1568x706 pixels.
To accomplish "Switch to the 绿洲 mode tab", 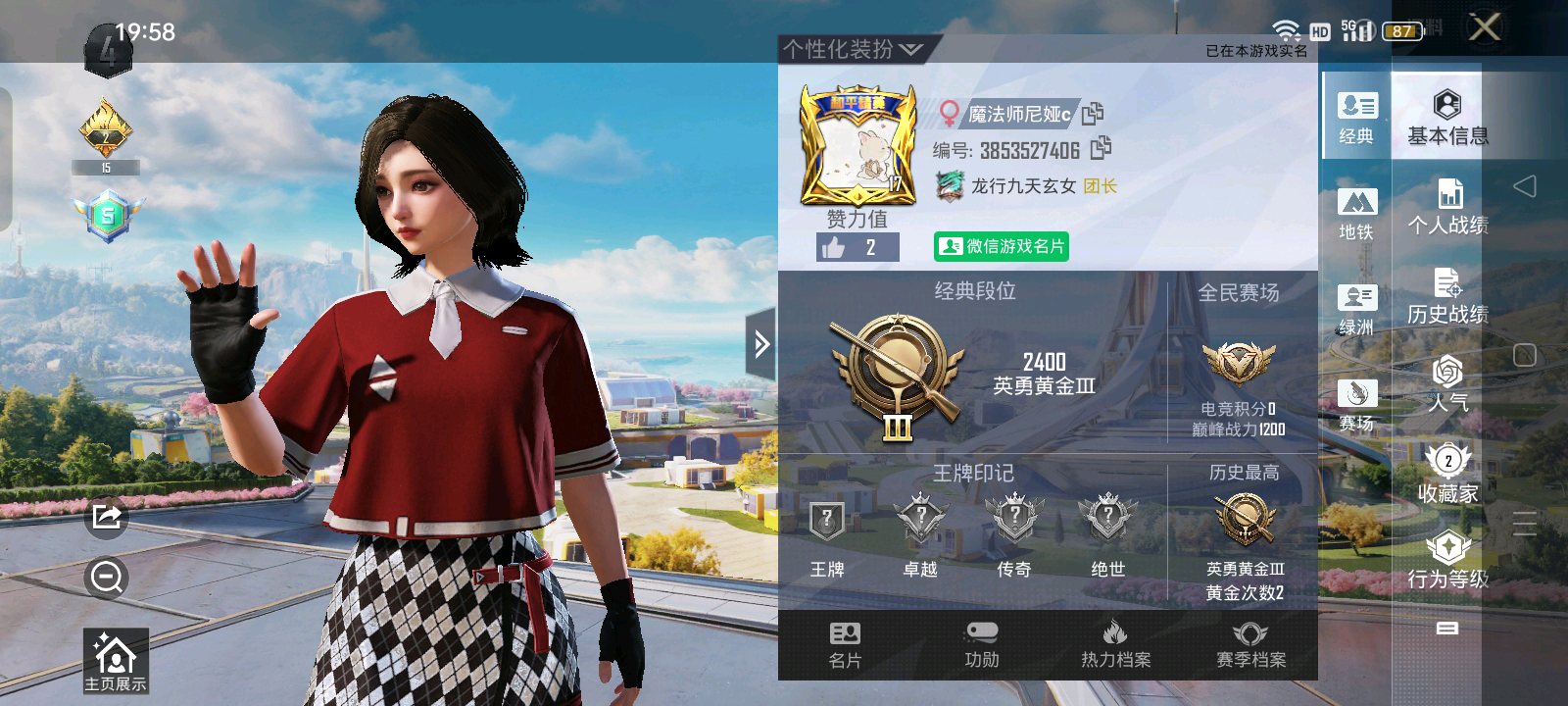I will click(x=1356, y=309).
